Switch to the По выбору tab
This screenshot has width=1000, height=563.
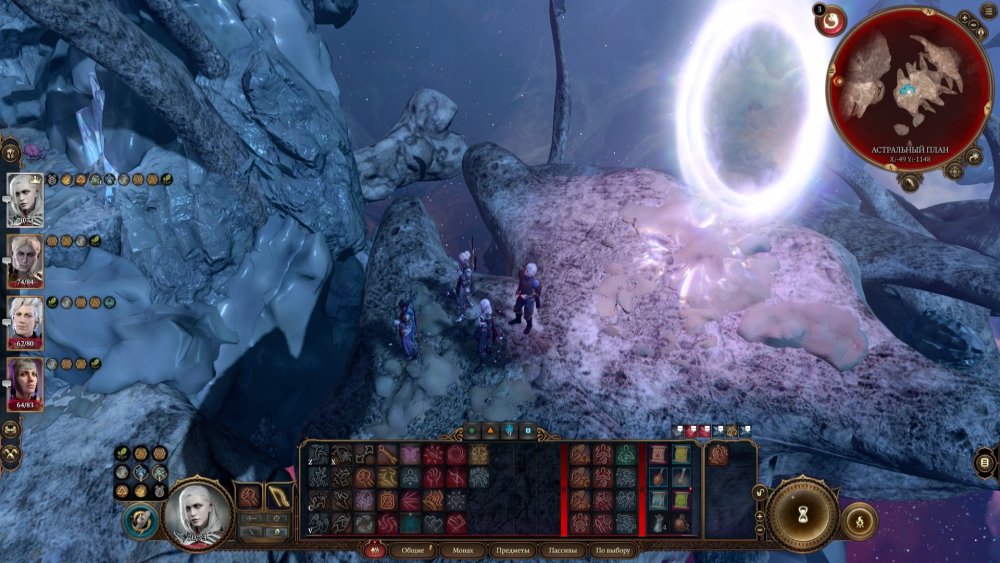pyautogui.click(x=615, y=550)
